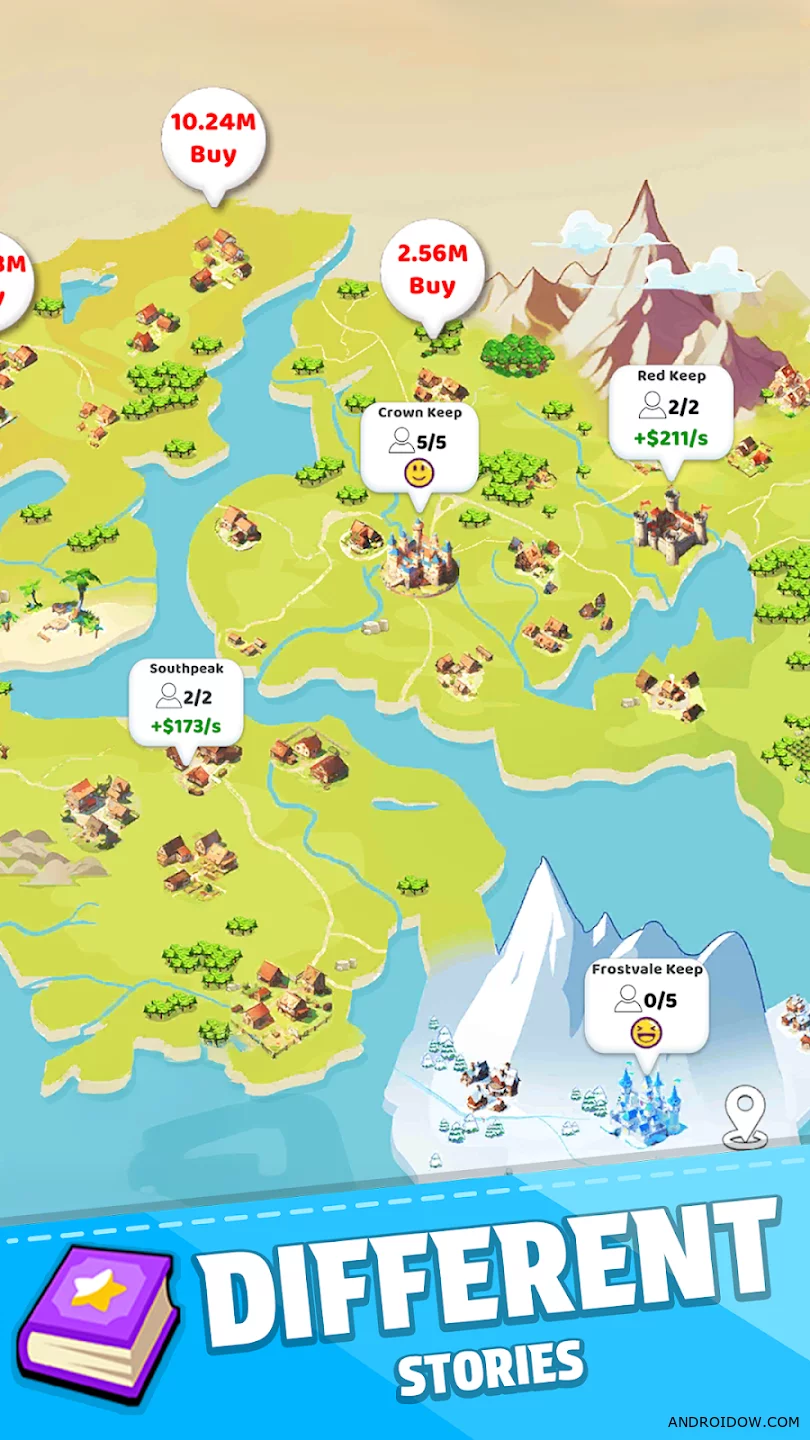Select the Frostvale Keep bubble

point(647,1005)
